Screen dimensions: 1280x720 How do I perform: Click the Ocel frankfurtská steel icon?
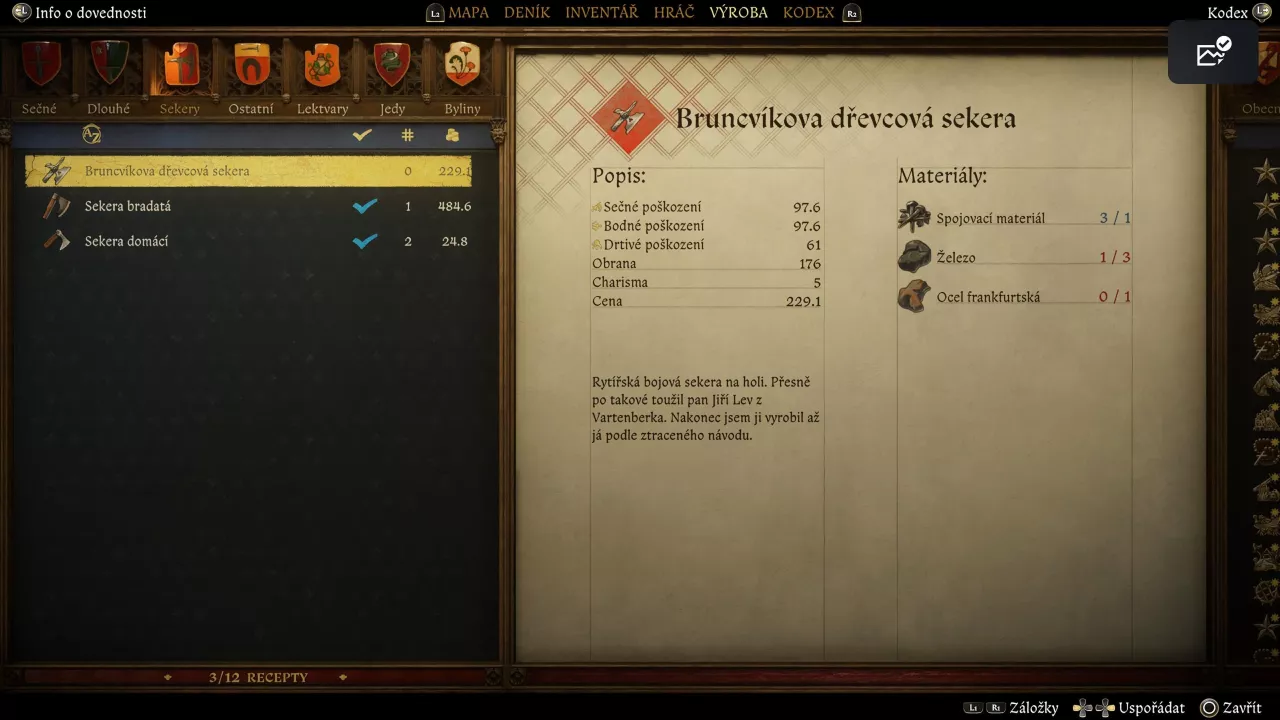click(912, 295)
